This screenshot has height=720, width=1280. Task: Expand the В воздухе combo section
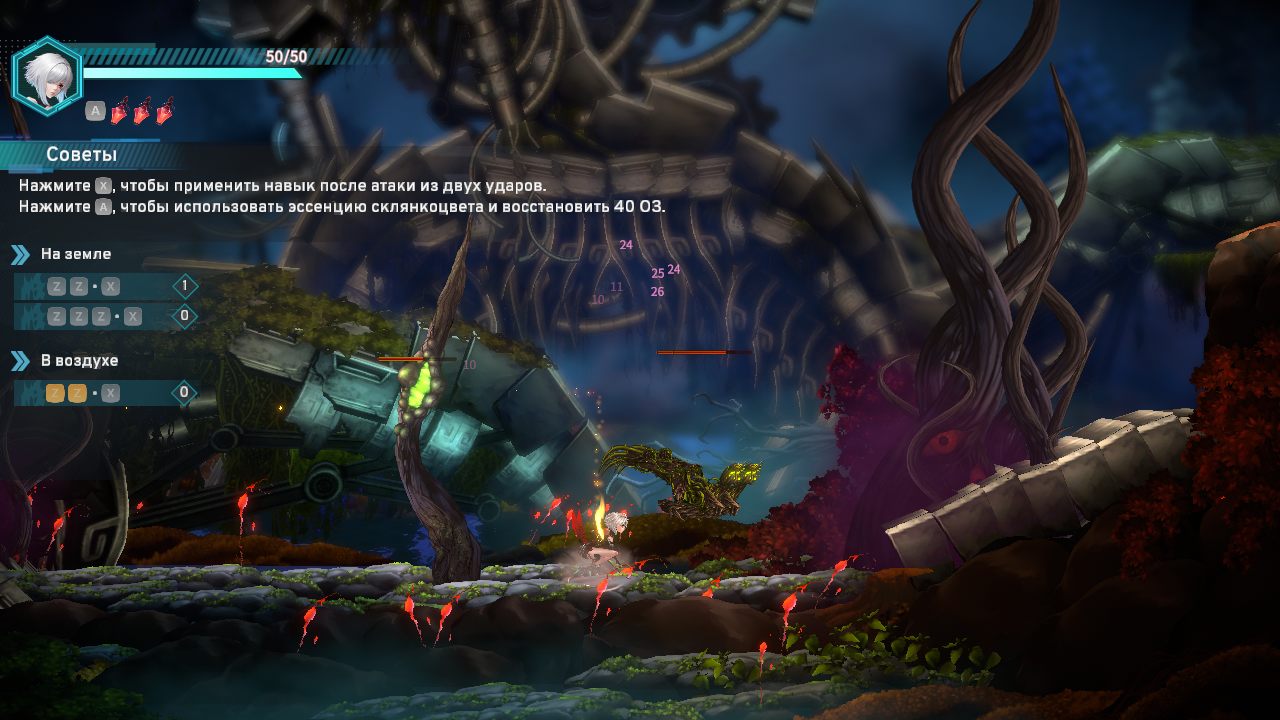point(79,360)
